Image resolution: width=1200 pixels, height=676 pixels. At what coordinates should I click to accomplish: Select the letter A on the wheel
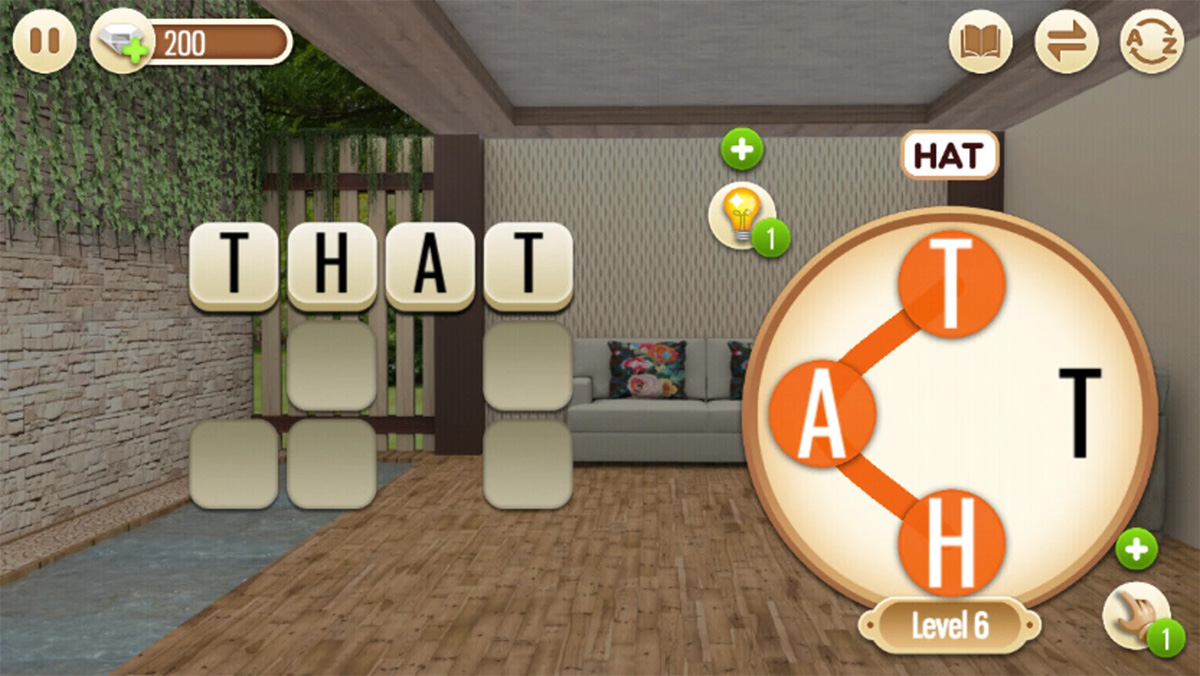point(823,413)
